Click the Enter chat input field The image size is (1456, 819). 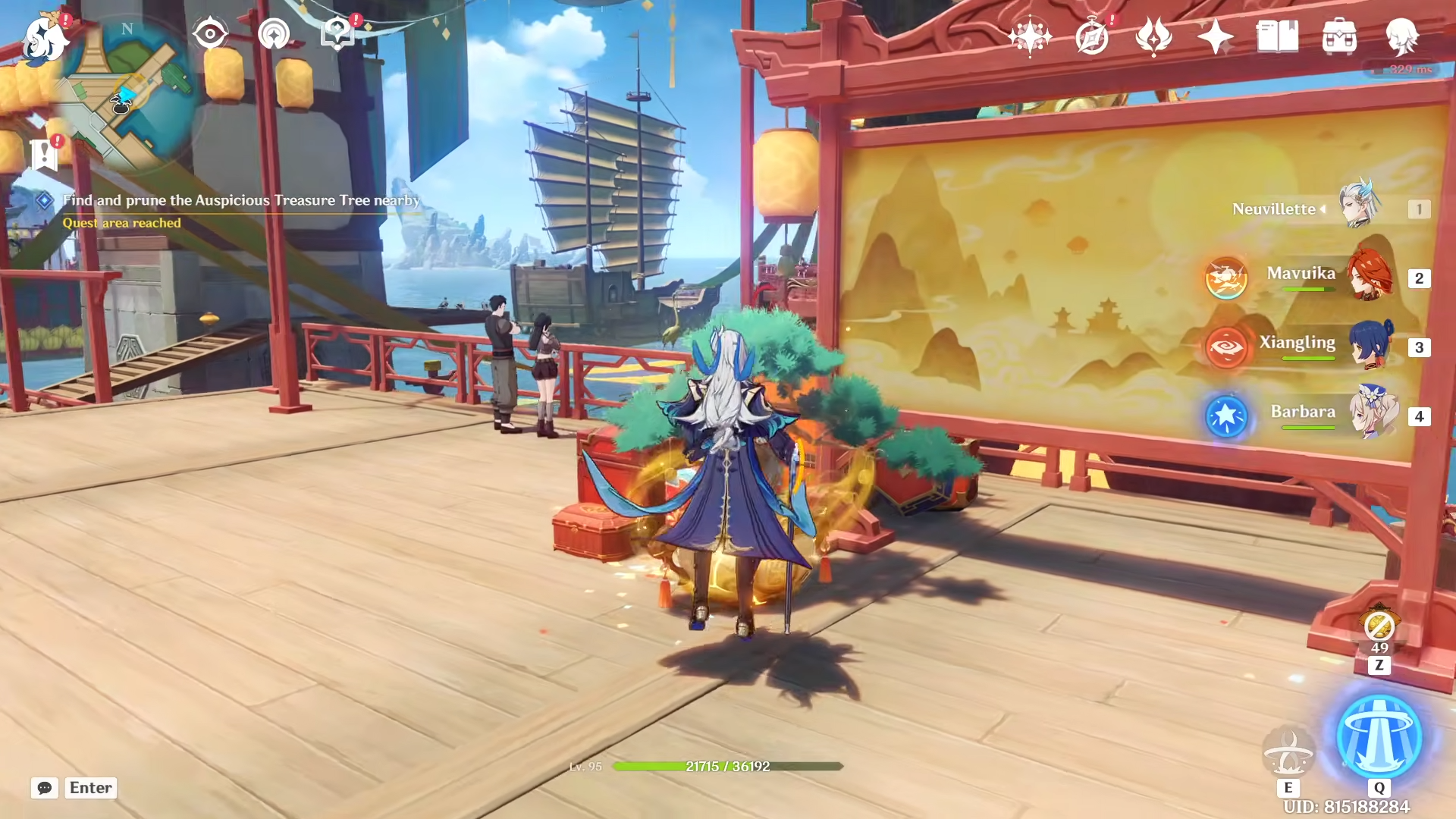[x=90, y=788]
